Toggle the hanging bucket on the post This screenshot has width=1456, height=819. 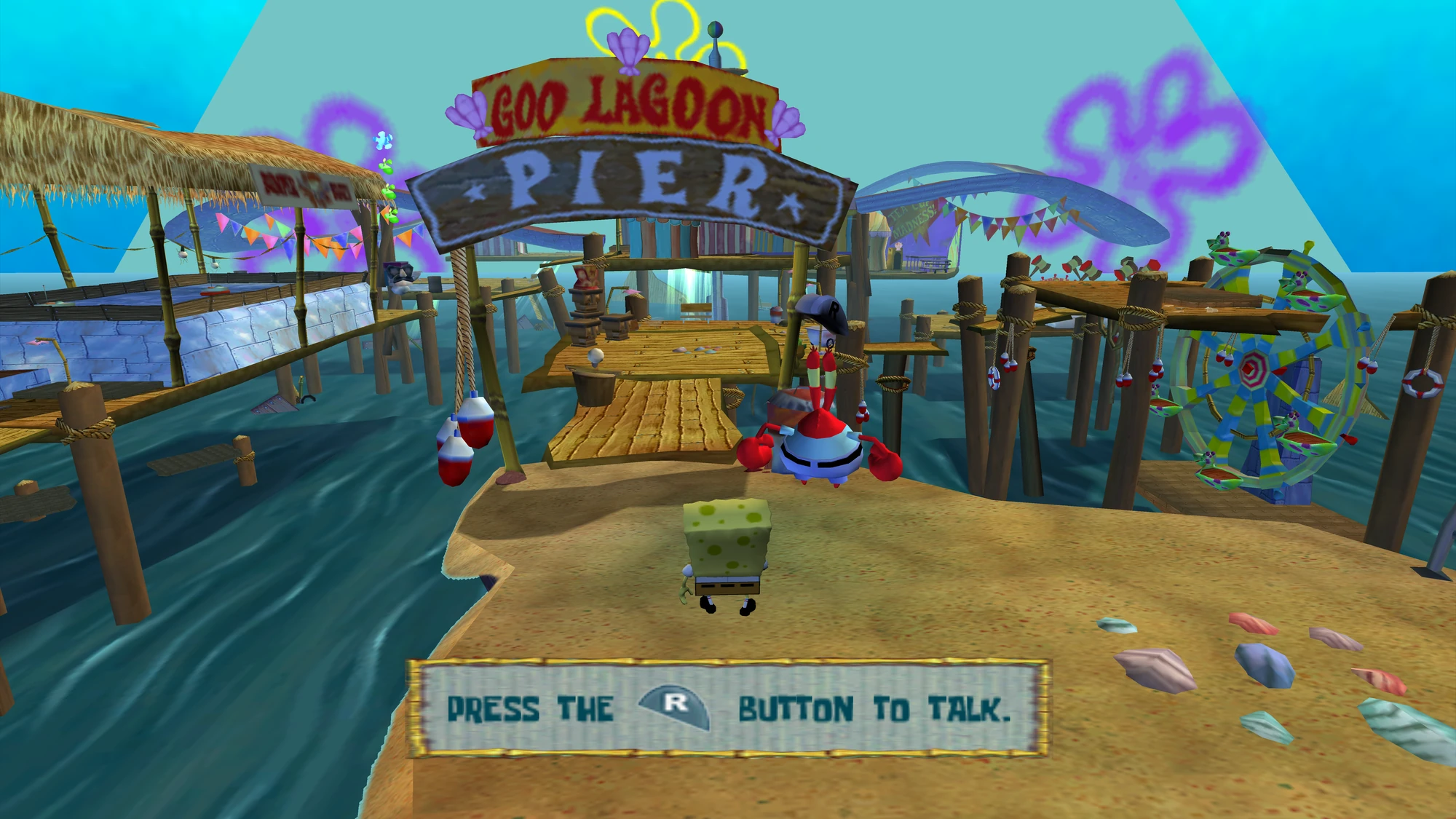click(x=593, y=389)
